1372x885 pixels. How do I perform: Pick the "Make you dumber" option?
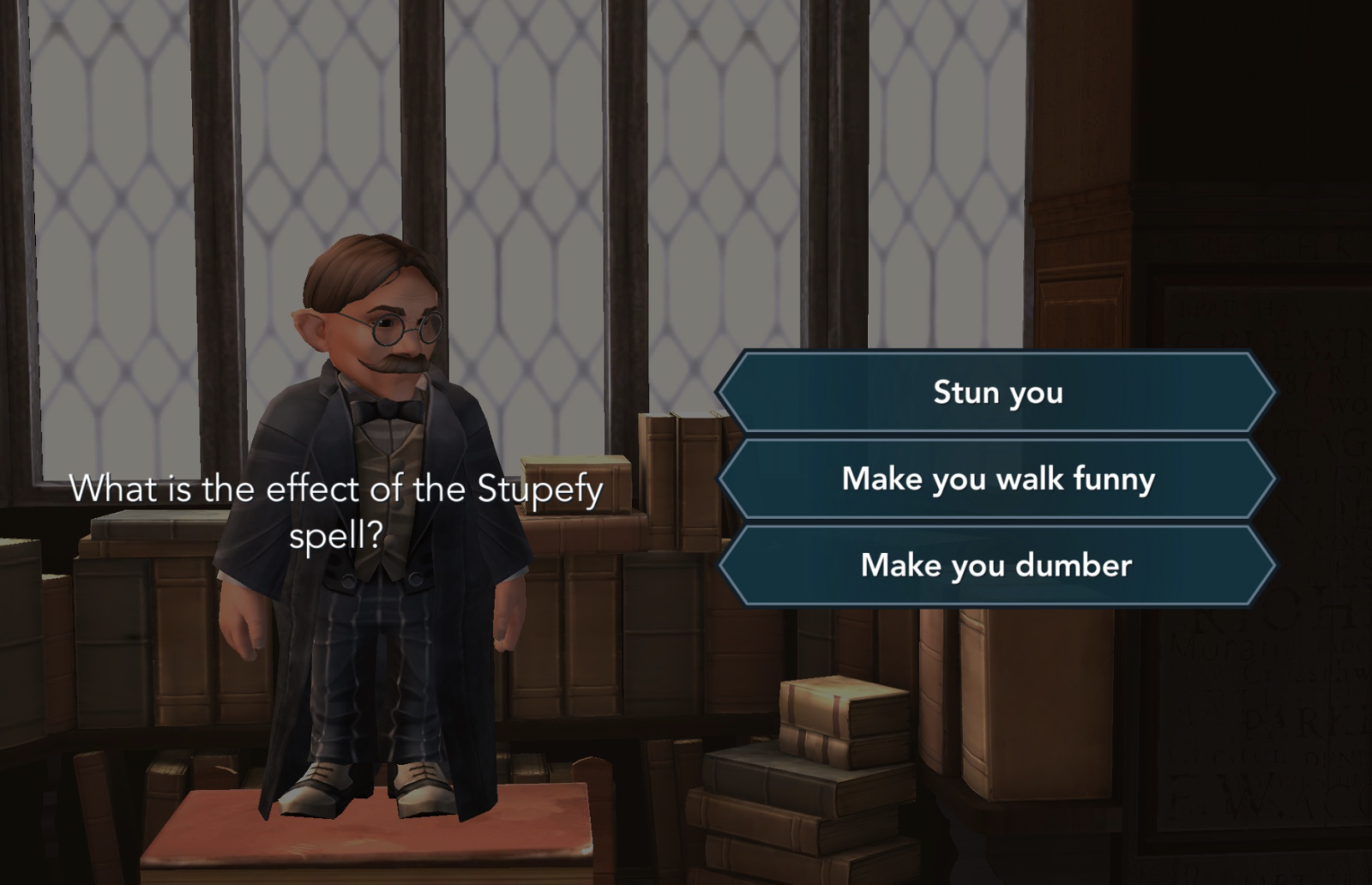996,565
